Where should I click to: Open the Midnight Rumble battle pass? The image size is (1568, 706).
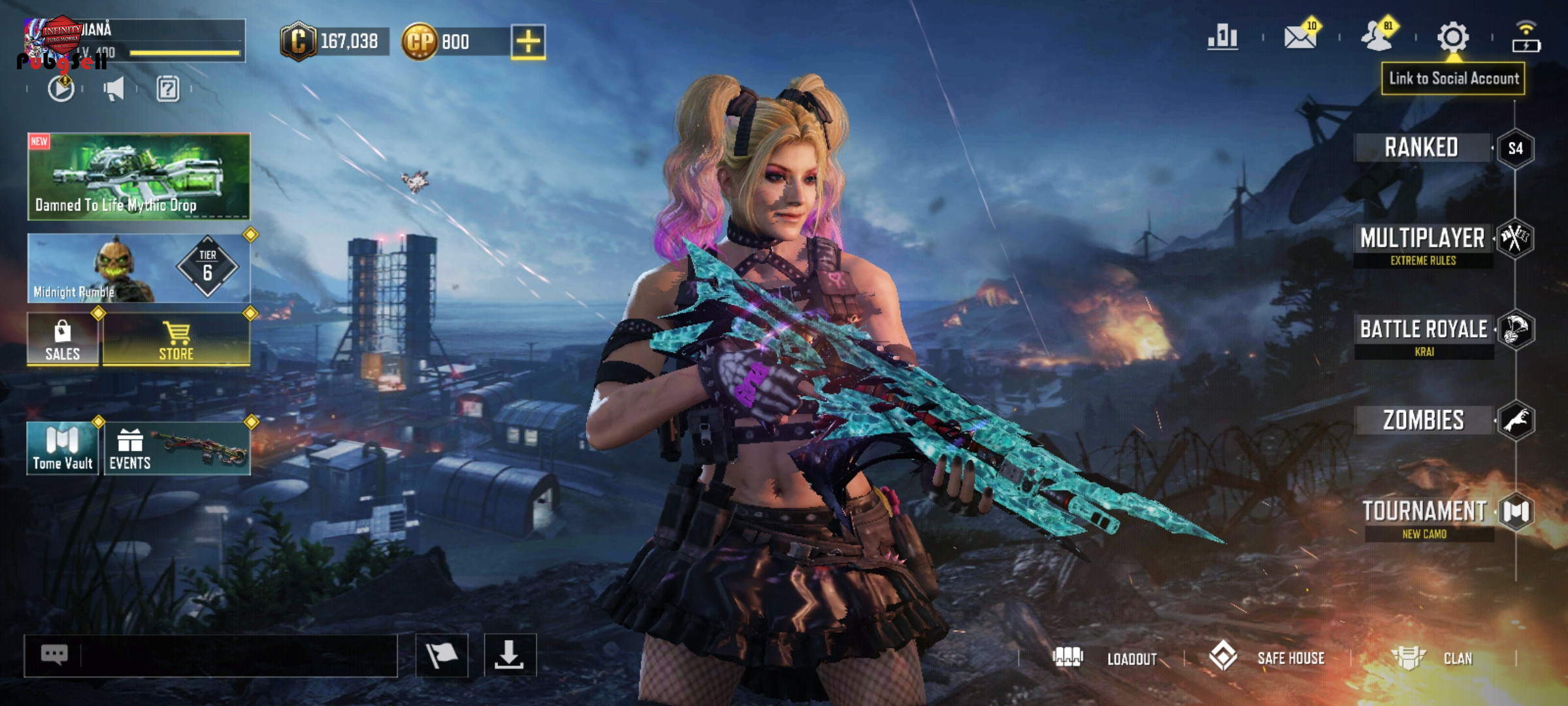(x=139, y=268)
